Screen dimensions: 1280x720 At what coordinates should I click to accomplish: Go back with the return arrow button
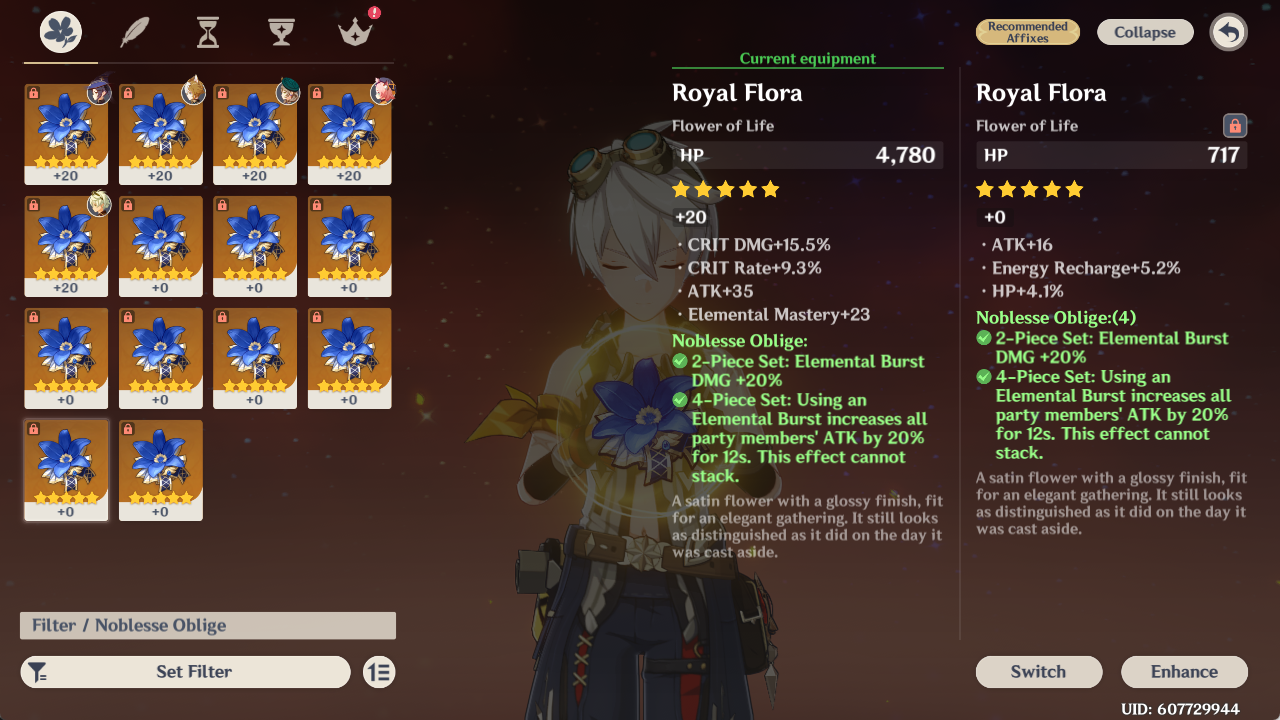click(1228, 32)
